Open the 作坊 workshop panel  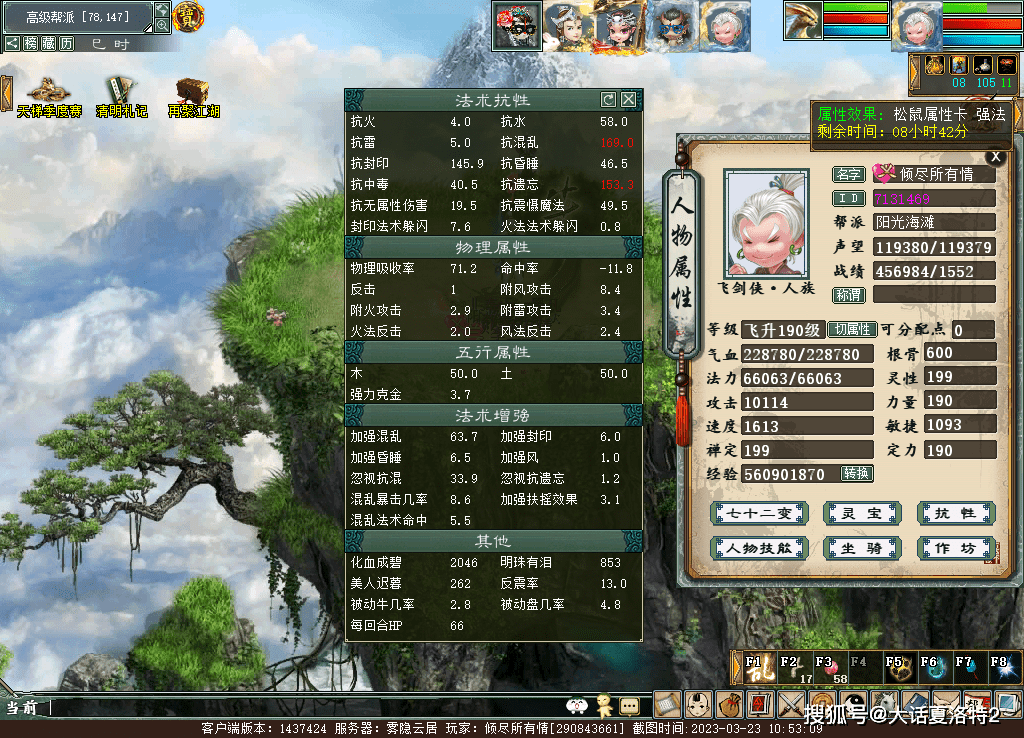[x=955, y=548]
